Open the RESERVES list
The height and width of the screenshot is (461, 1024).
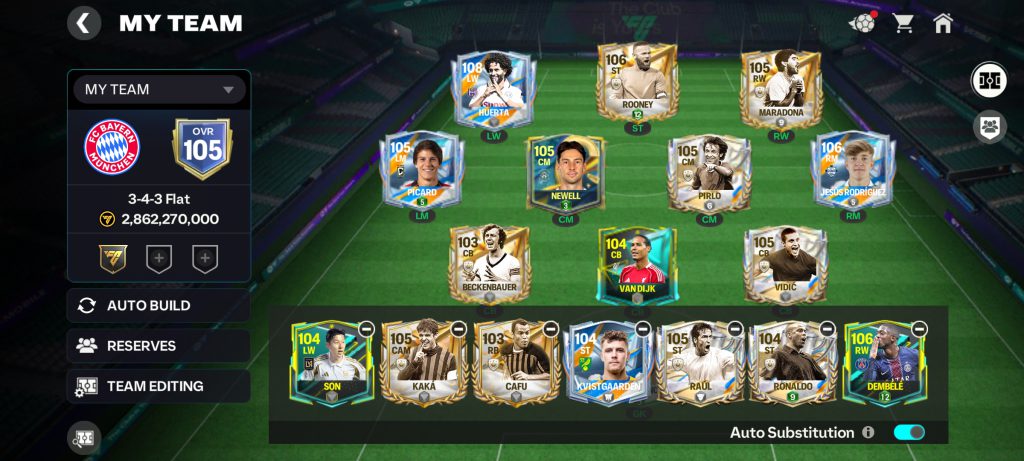[x=159, y=346]
